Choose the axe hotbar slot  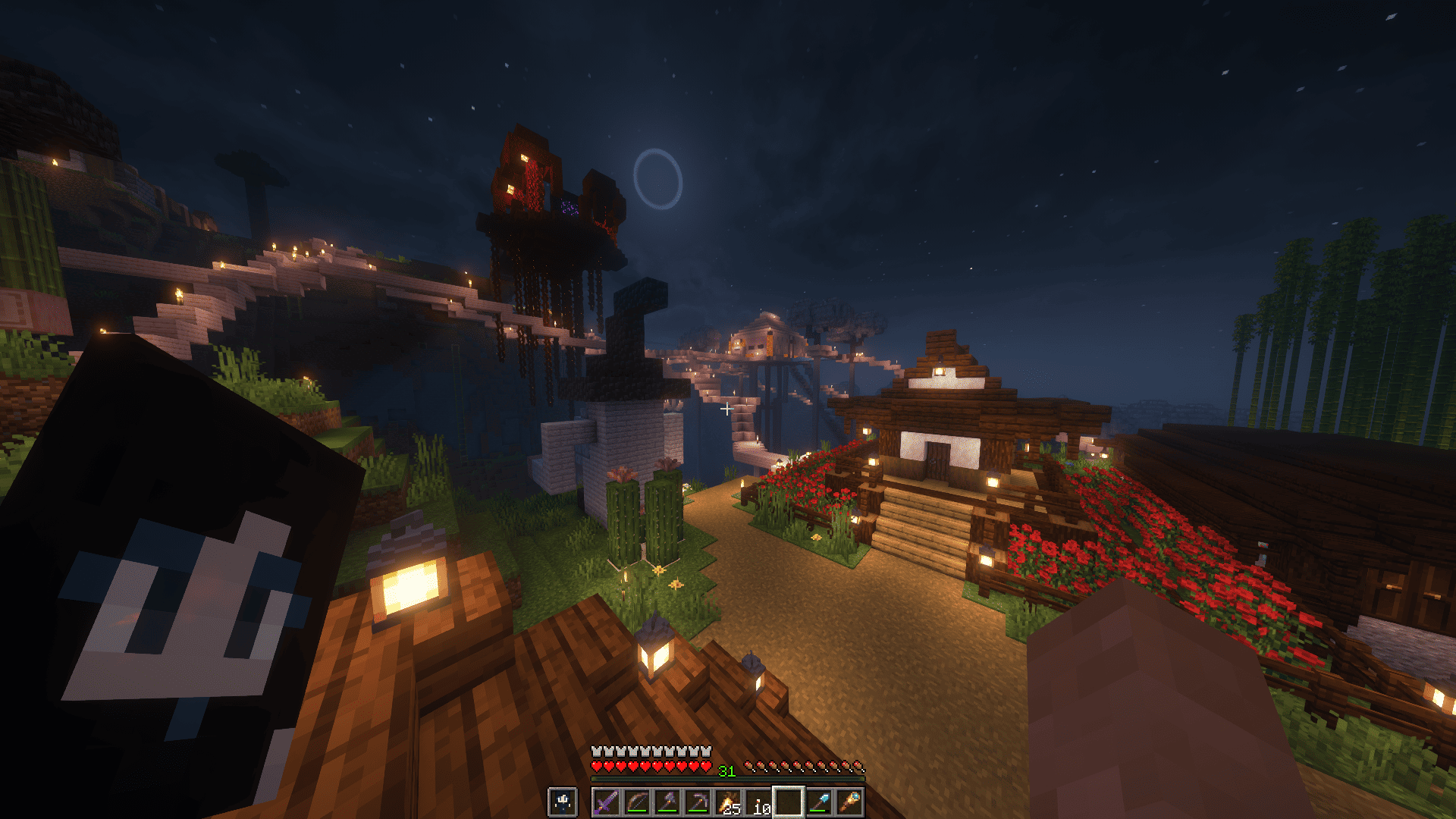tap(667, 802)
